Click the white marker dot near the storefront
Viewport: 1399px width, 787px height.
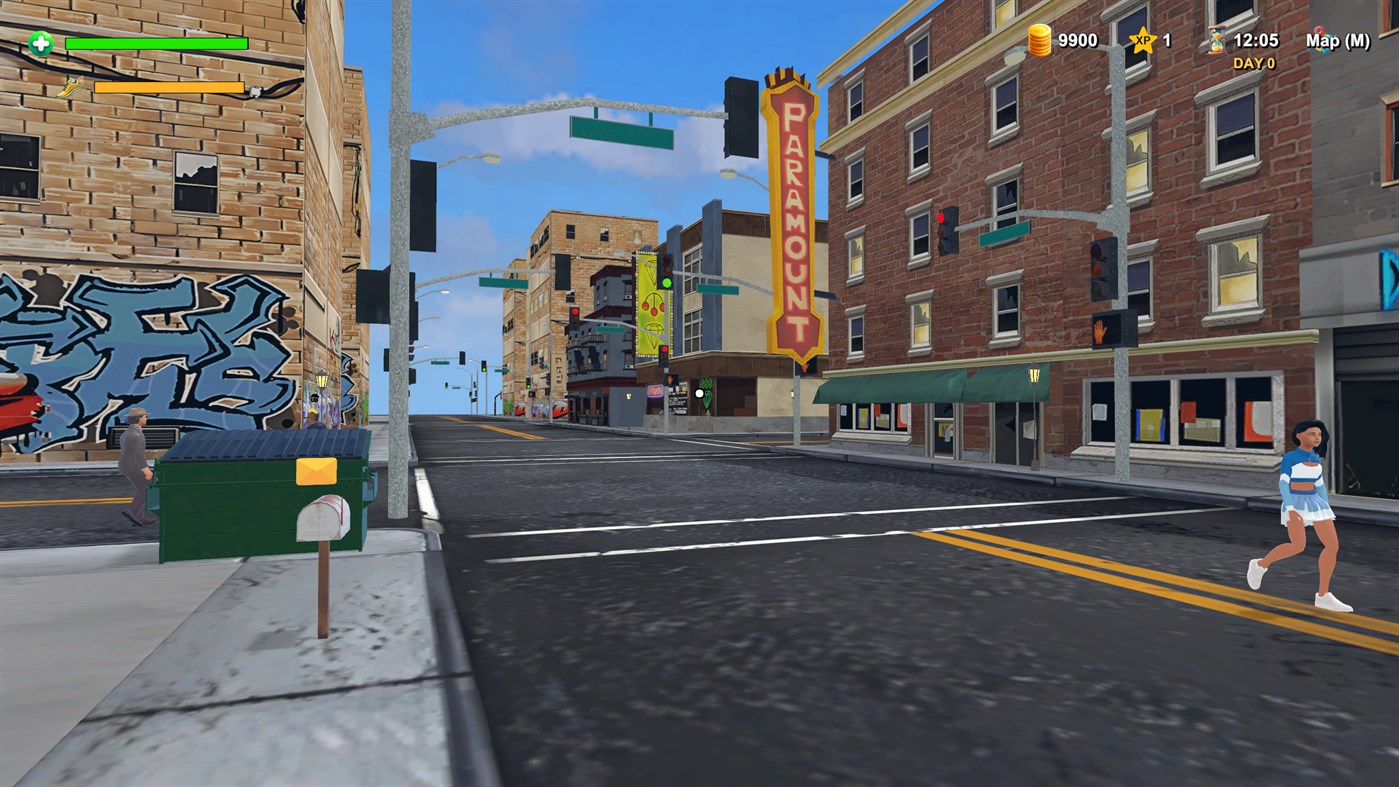[x=697, y=393]
